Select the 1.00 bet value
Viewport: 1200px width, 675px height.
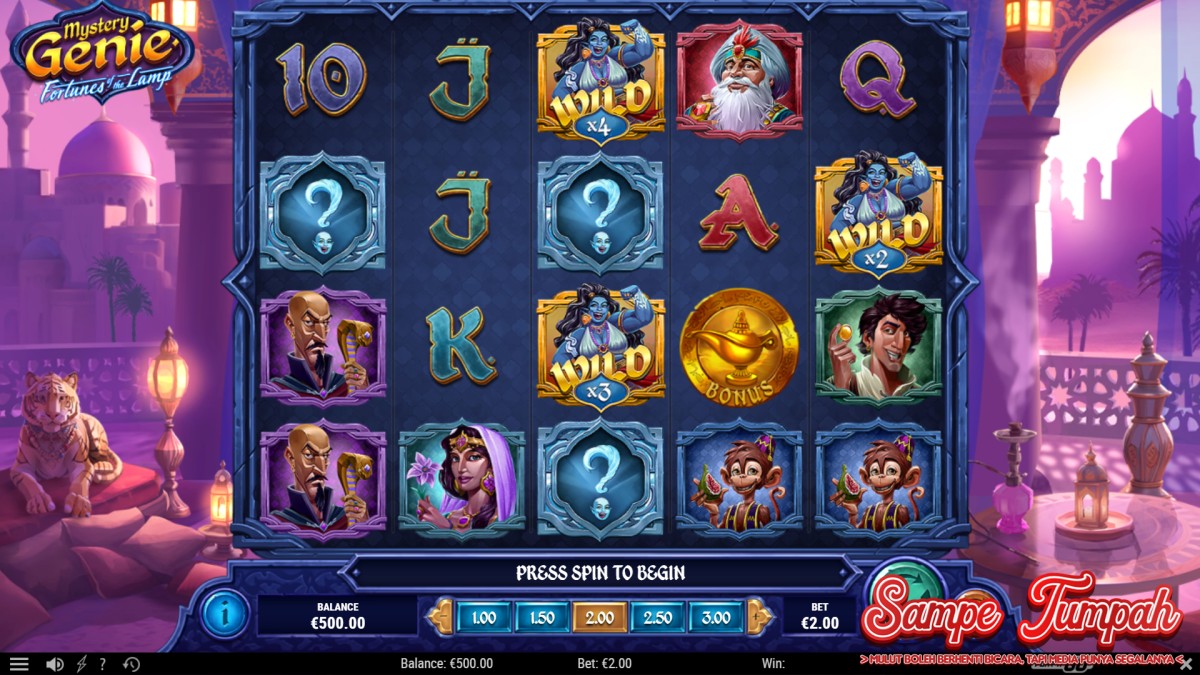pyautogui.click(x=484, y=618)
